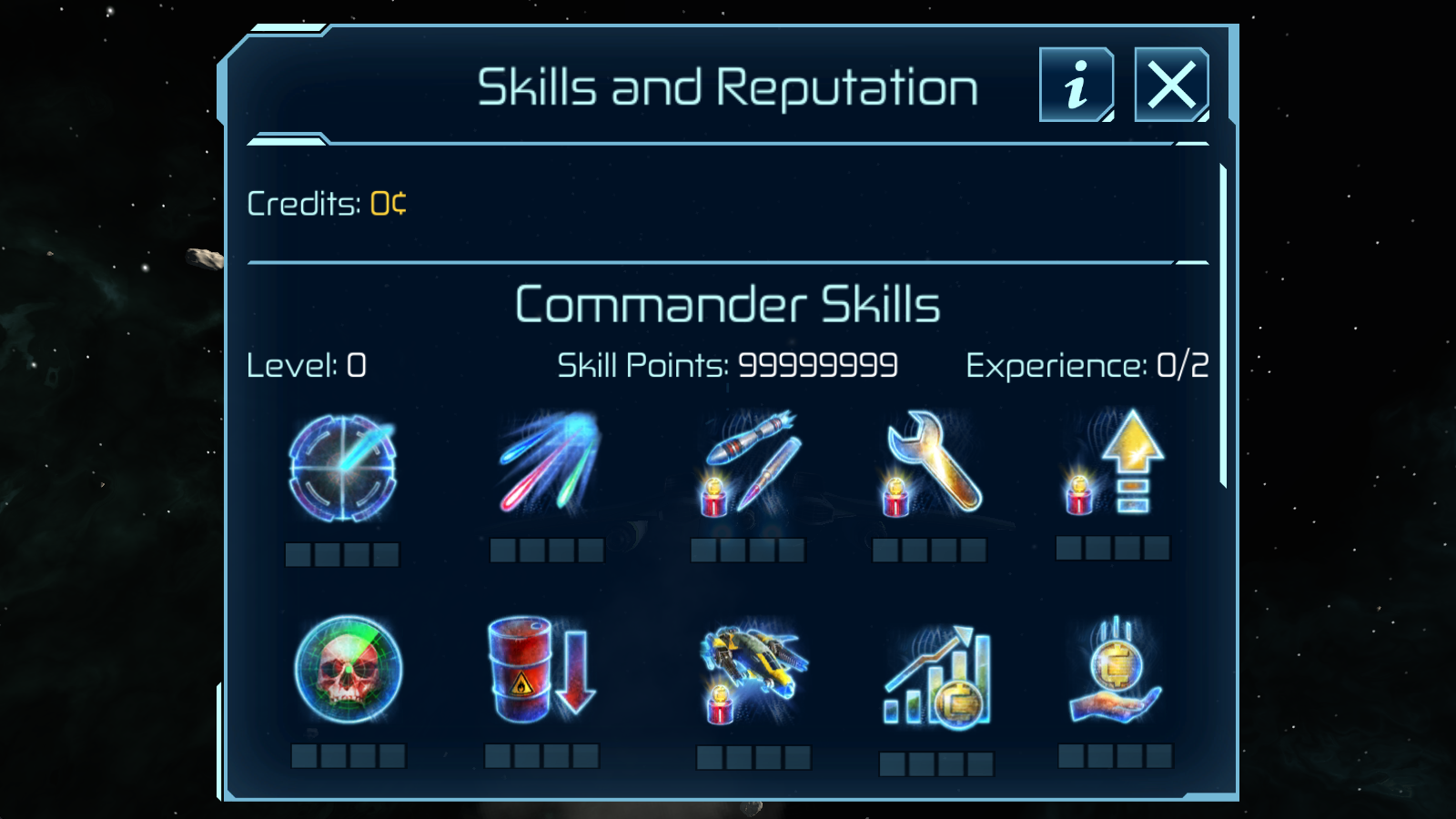Select the hand holding coin skill

[x=1116, y=672]
